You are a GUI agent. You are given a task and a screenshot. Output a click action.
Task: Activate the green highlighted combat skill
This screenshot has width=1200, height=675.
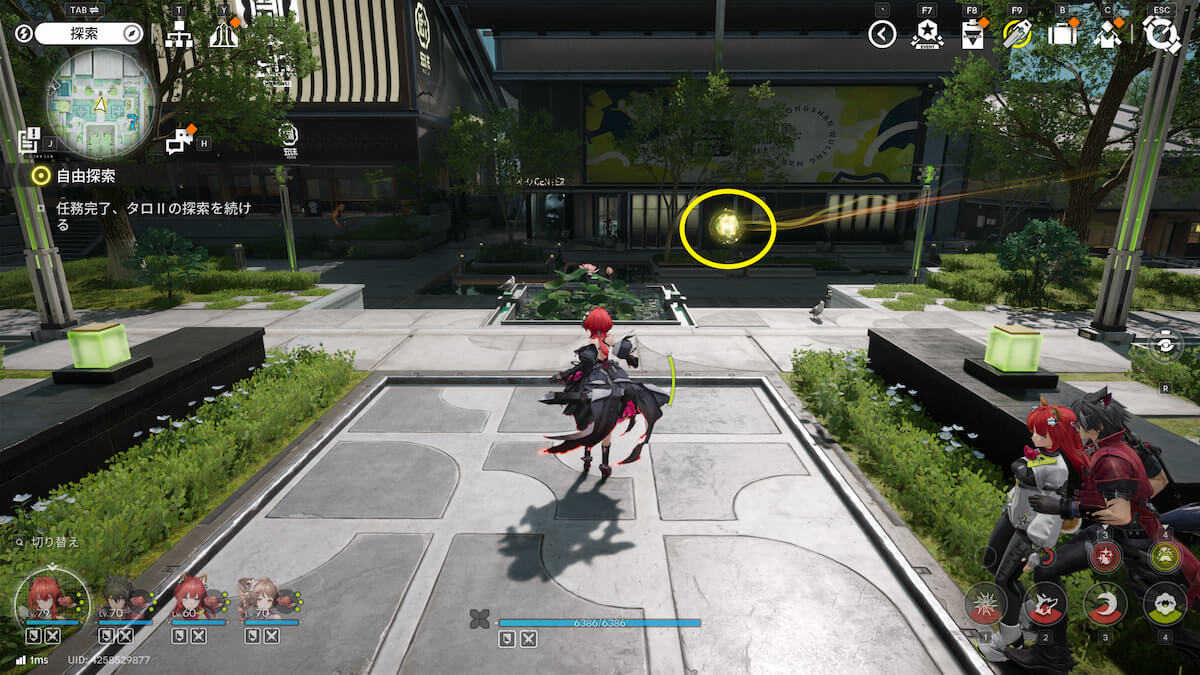point(1165,557)
